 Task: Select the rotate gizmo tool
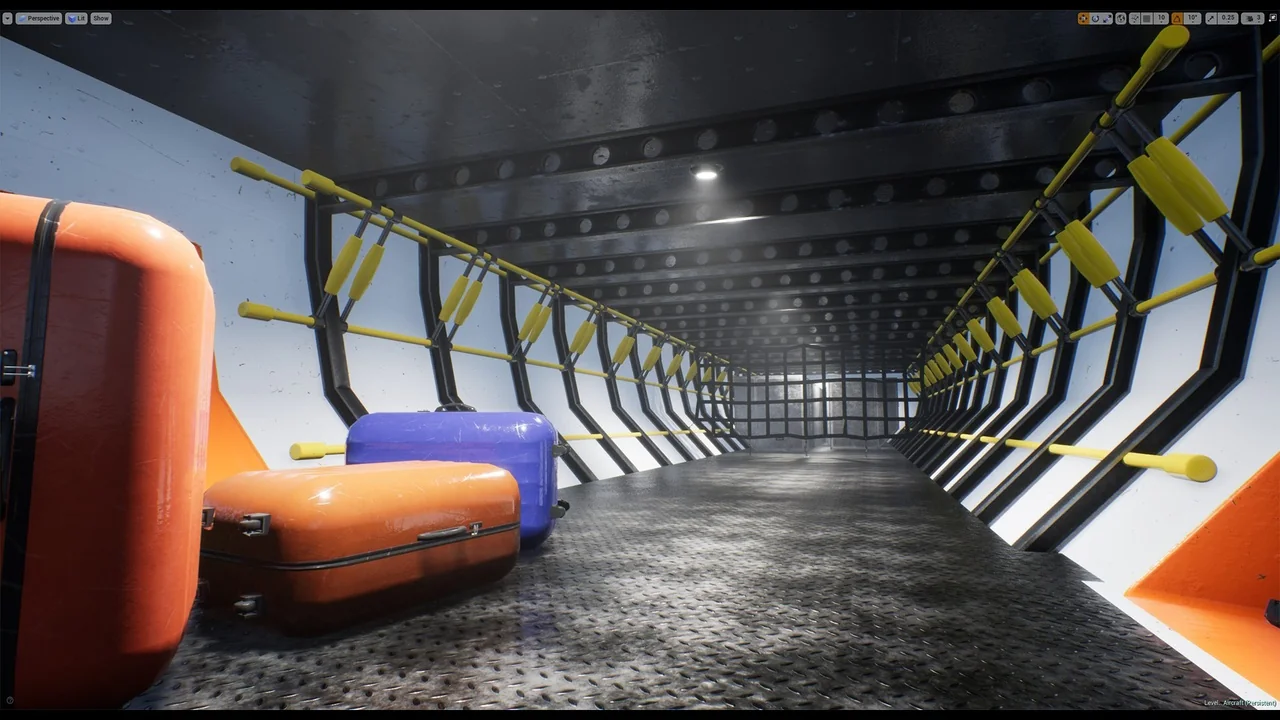pyautogui.click(x=1096, y=18)
